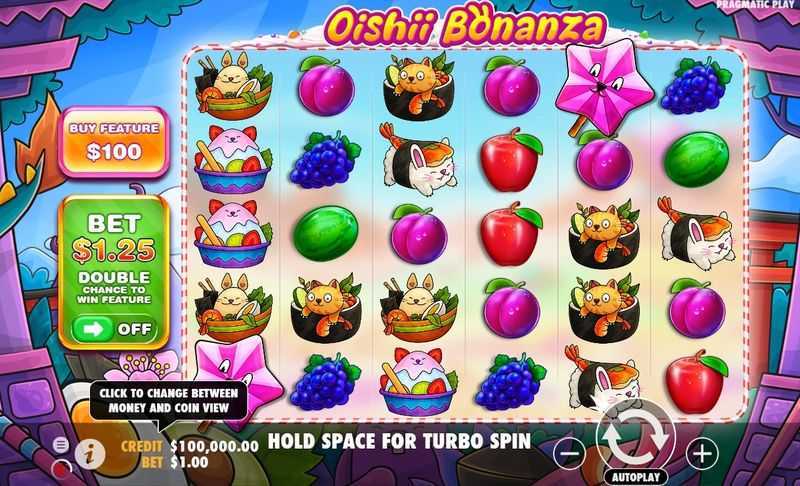This screenshot has height=486, width=800.
Task: Open the hamburger settings menu
Action: click(61, 444)
